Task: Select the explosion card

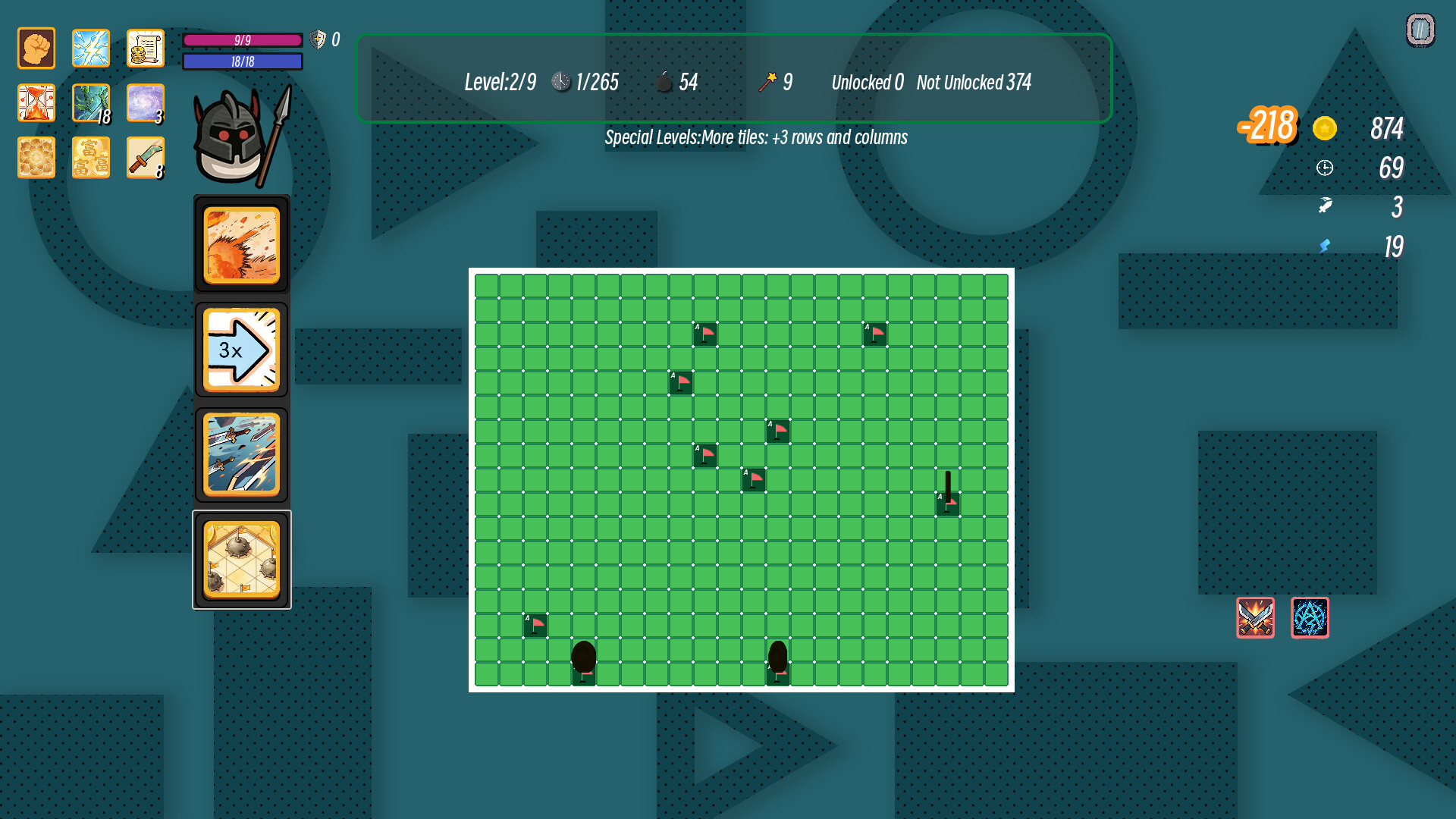Action: (241, 245)
